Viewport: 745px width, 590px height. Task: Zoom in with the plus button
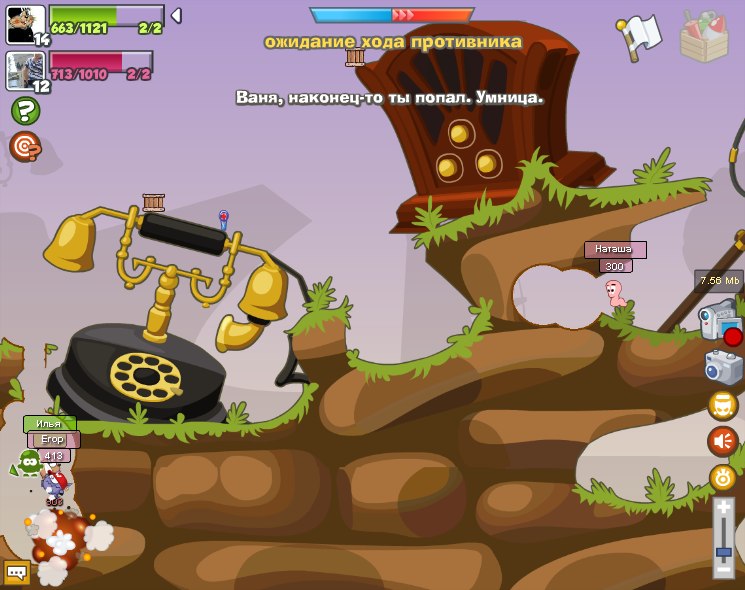coord(723,508)
